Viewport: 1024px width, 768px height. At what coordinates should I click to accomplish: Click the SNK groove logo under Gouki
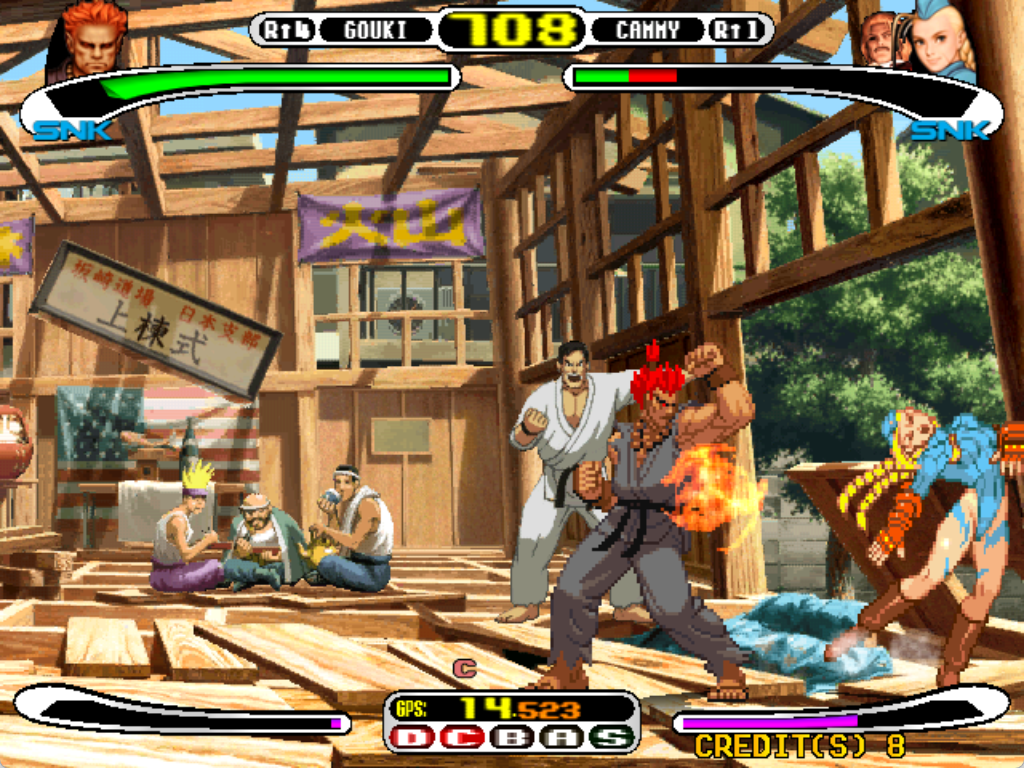[72, 131]
